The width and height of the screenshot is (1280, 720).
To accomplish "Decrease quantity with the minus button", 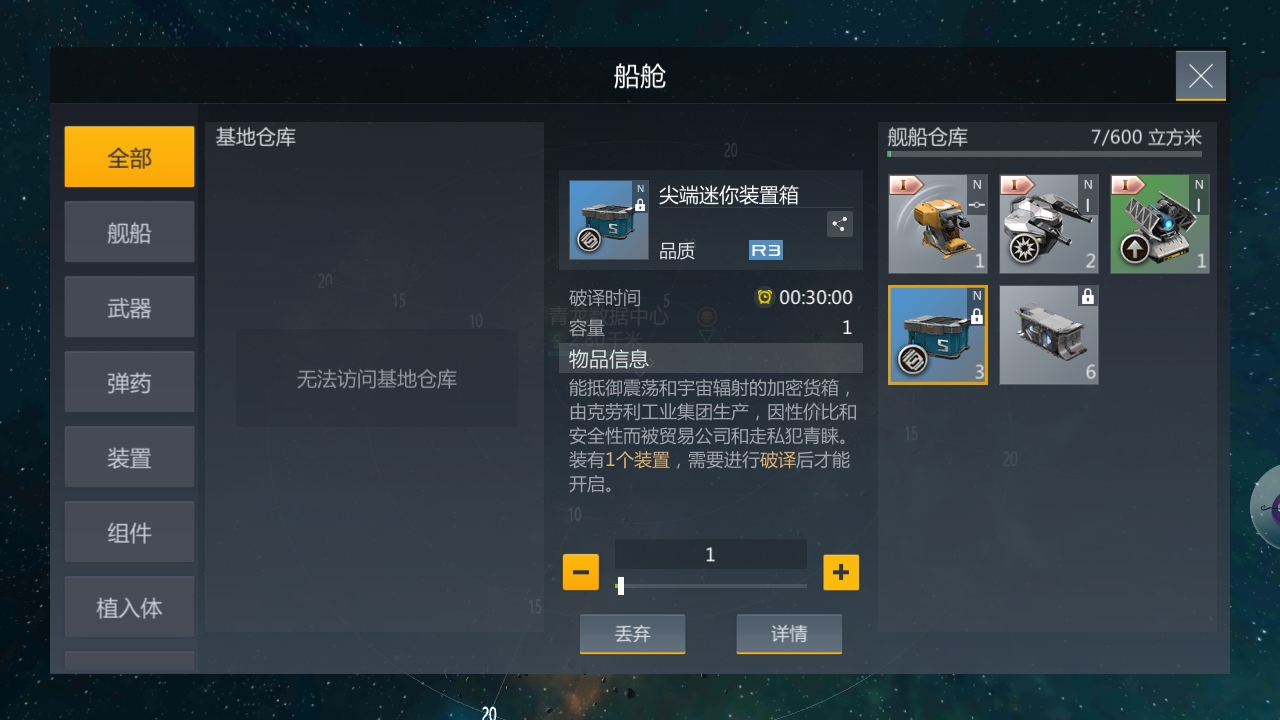I will point(580,572).
